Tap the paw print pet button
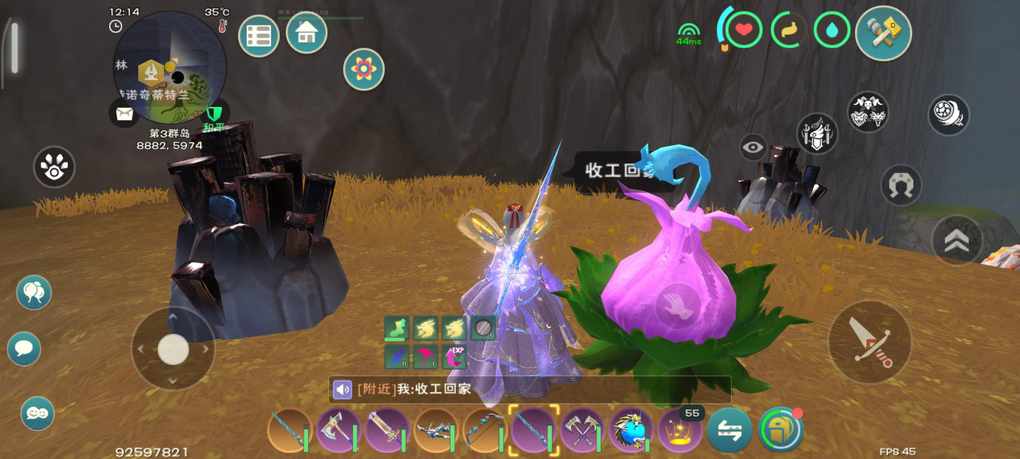 [54, 167]
